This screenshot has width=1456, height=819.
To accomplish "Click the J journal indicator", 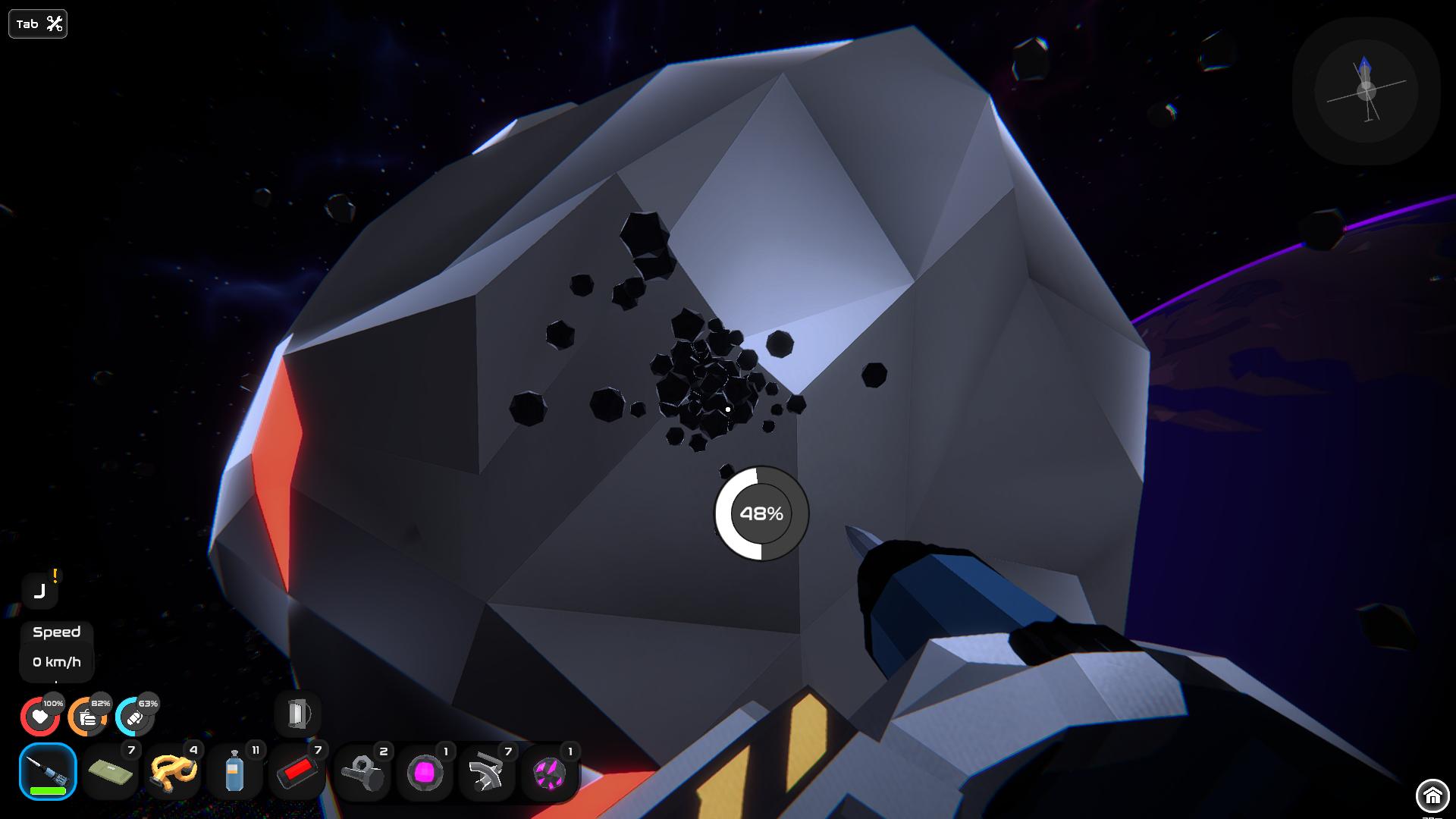I will [x=40, y=591].
